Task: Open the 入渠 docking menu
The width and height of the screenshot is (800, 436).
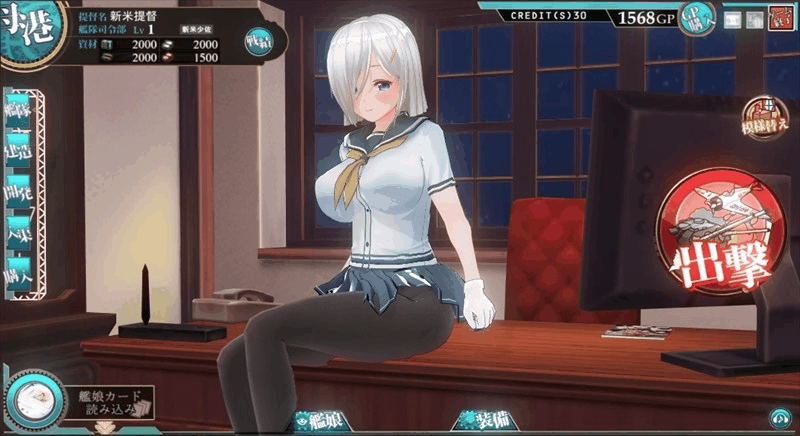Action: [20, 233]
